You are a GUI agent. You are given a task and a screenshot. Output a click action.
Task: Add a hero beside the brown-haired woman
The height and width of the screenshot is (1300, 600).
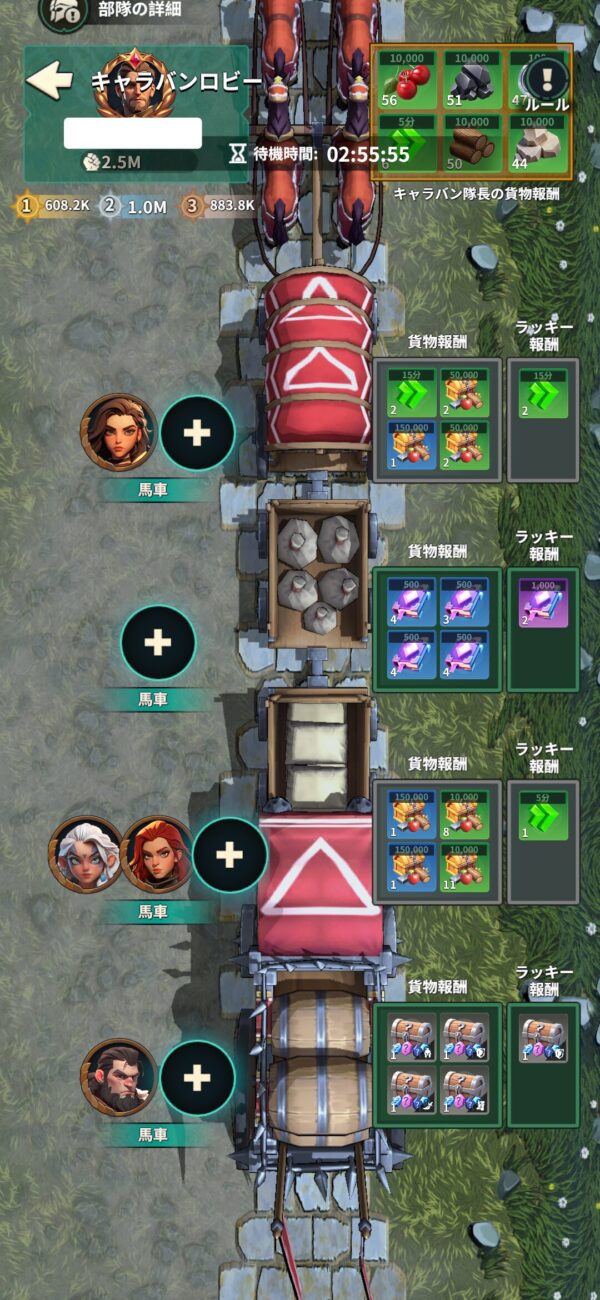coord(197,433)
